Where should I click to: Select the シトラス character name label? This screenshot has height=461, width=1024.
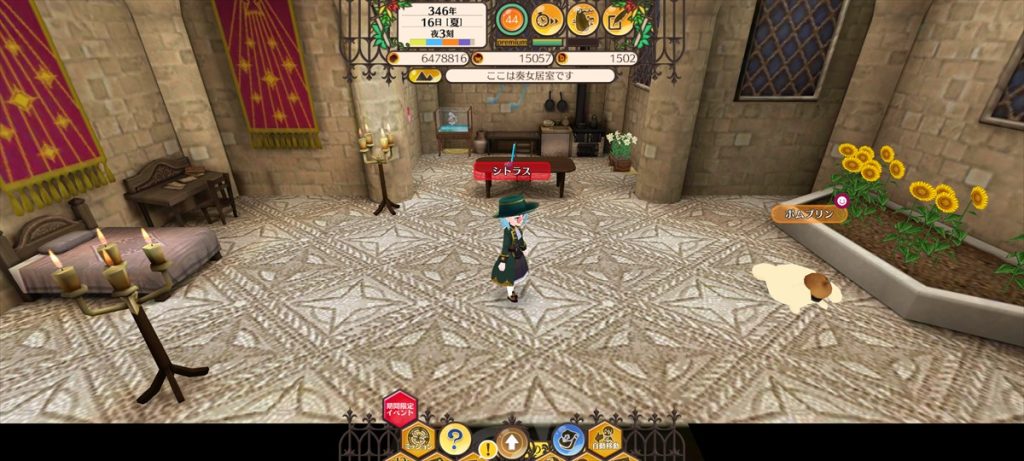[512, 170]
